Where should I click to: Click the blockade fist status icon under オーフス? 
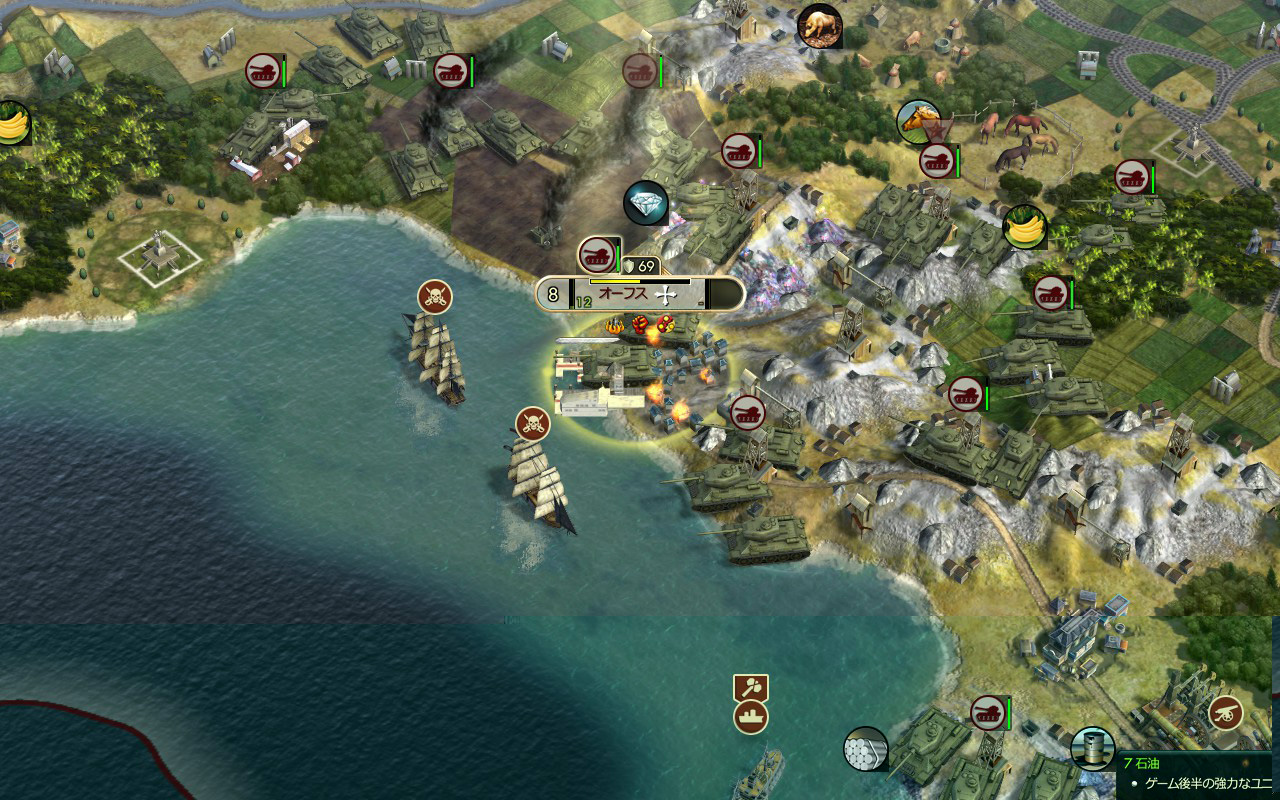point(639,324)
